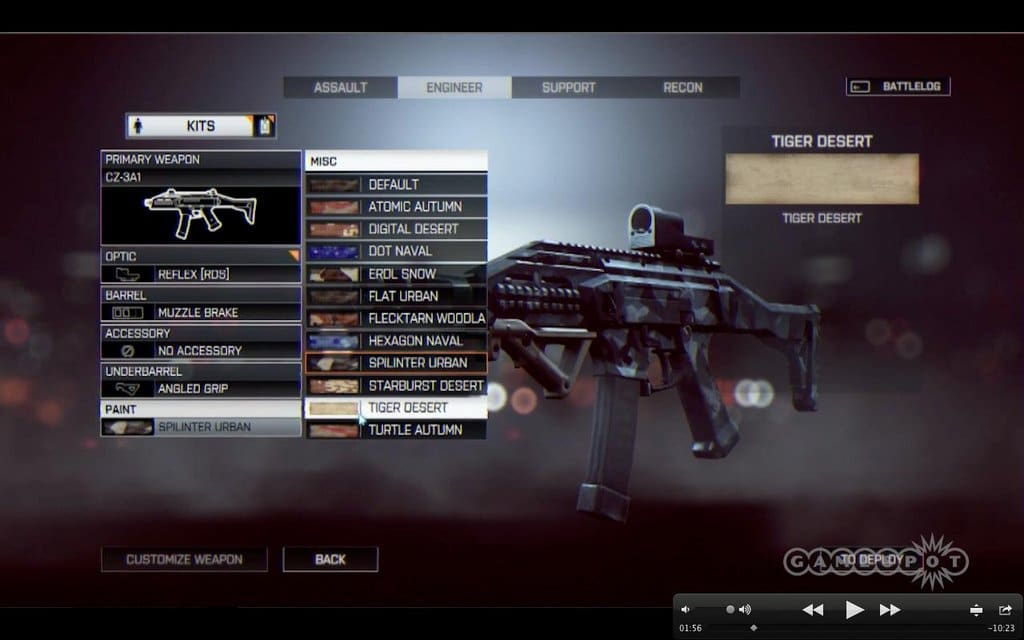Choose the No Accessory slot
The width and height of the screenshot is (1024, 640).
click(x=201, y=350)
